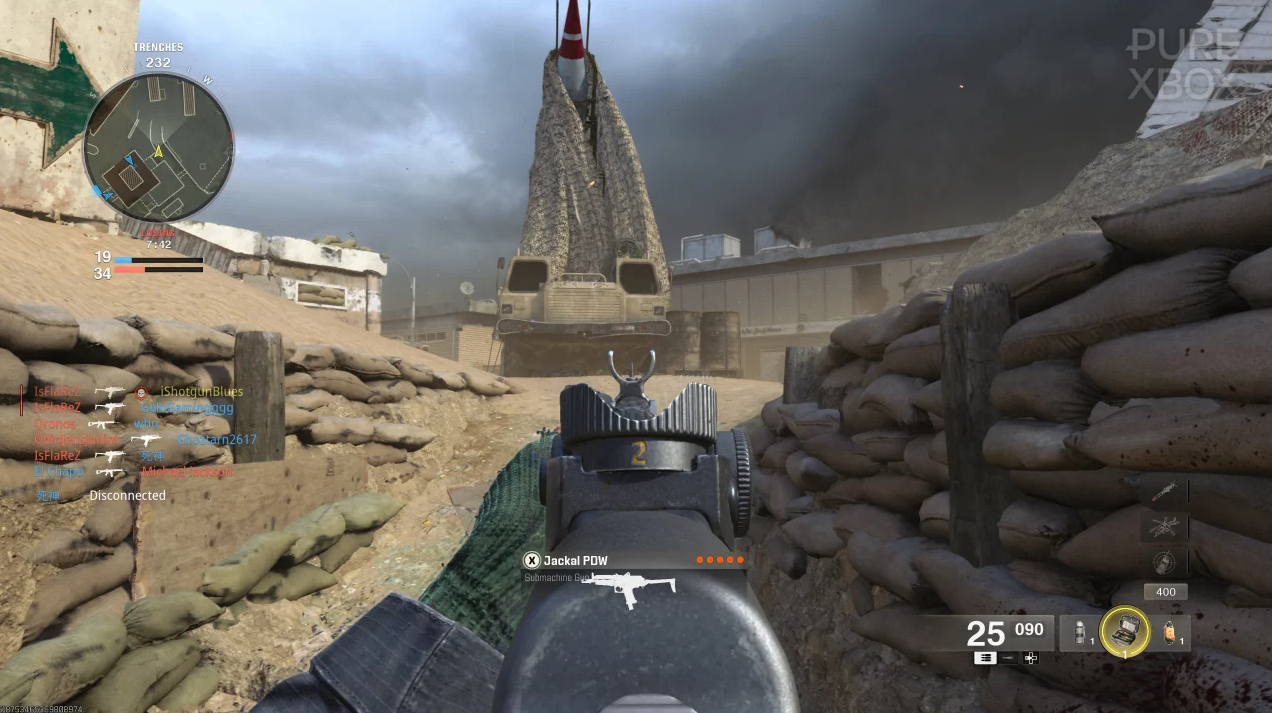Click the iShotgunBlues kill feed entry
The height and width of the screenshot is (713, 1272).
coord(201,392)
